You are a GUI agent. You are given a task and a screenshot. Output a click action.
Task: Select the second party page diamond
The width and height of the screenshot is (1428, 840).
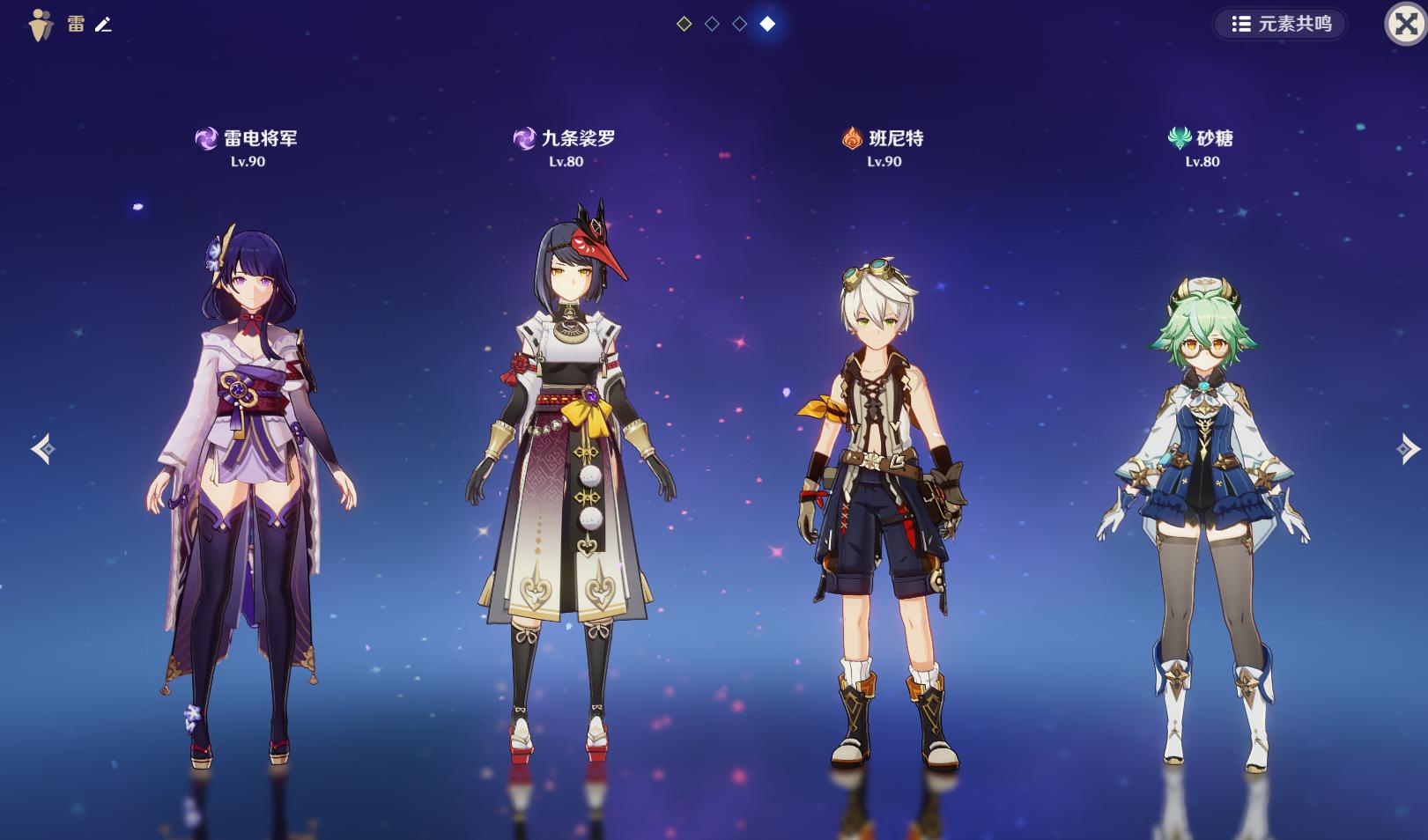(712, 24)
